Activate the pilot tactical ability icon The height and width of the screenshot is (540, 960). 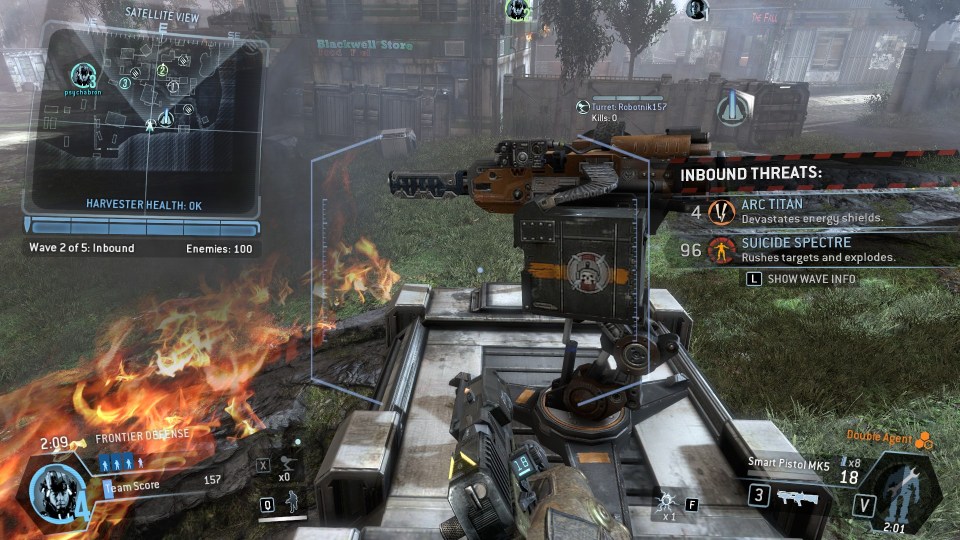tap(293, 503)
